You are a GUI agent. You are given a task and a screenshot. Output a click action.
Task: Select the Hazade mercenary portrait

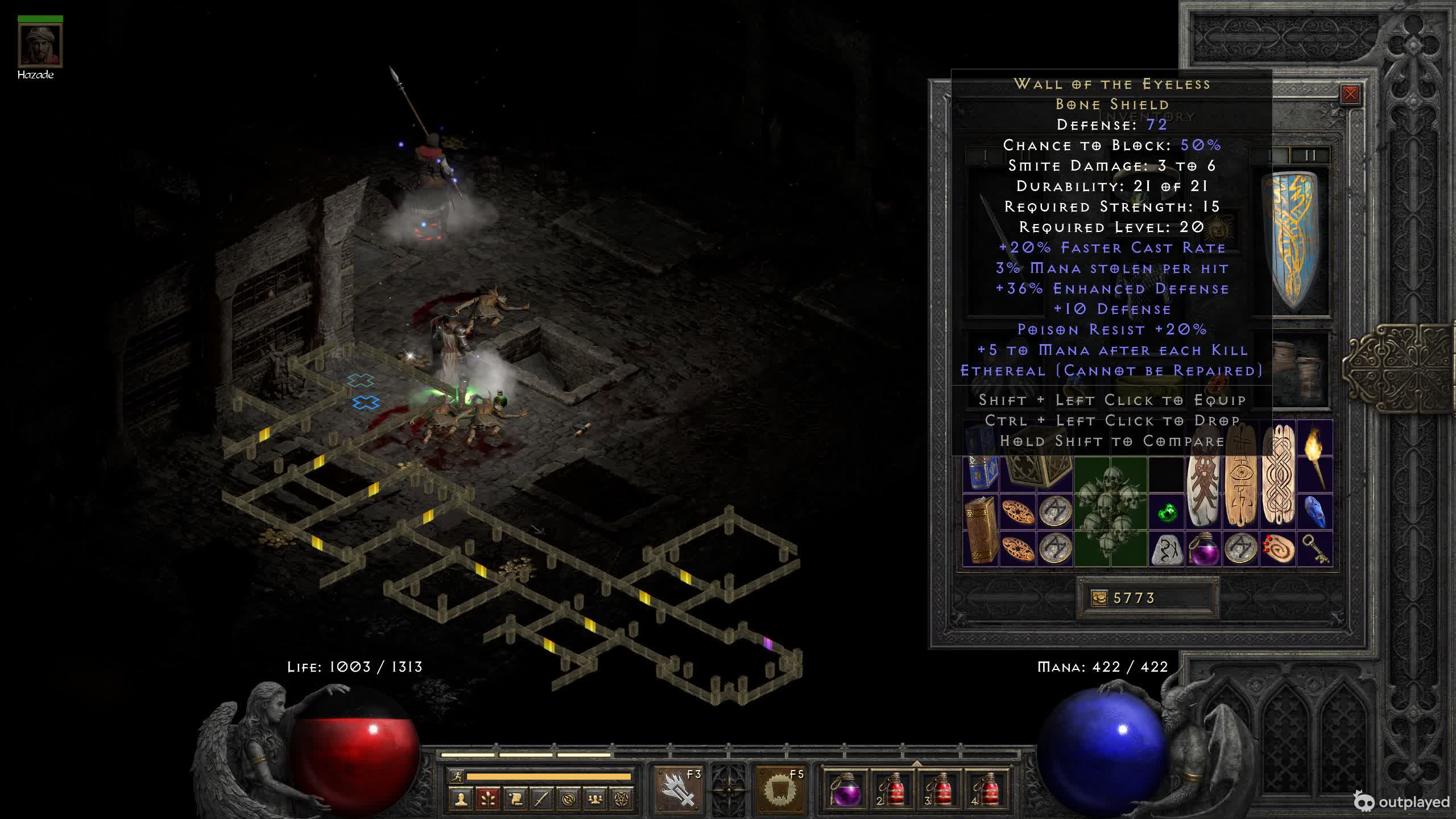pyautogui.click(x=40, y=45)
